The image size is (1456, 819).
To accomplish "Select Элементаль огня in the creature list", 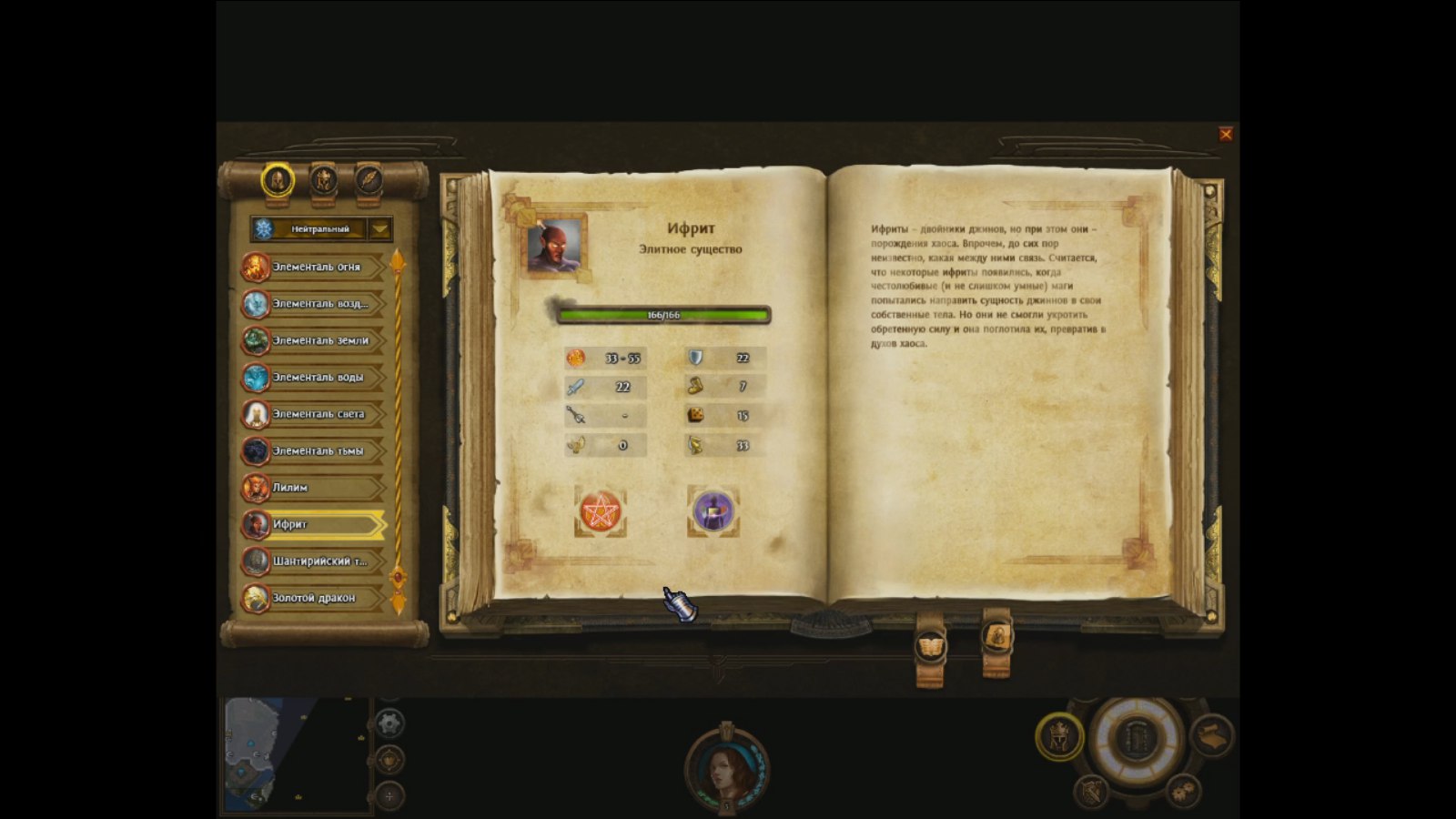I will [315, 267].
